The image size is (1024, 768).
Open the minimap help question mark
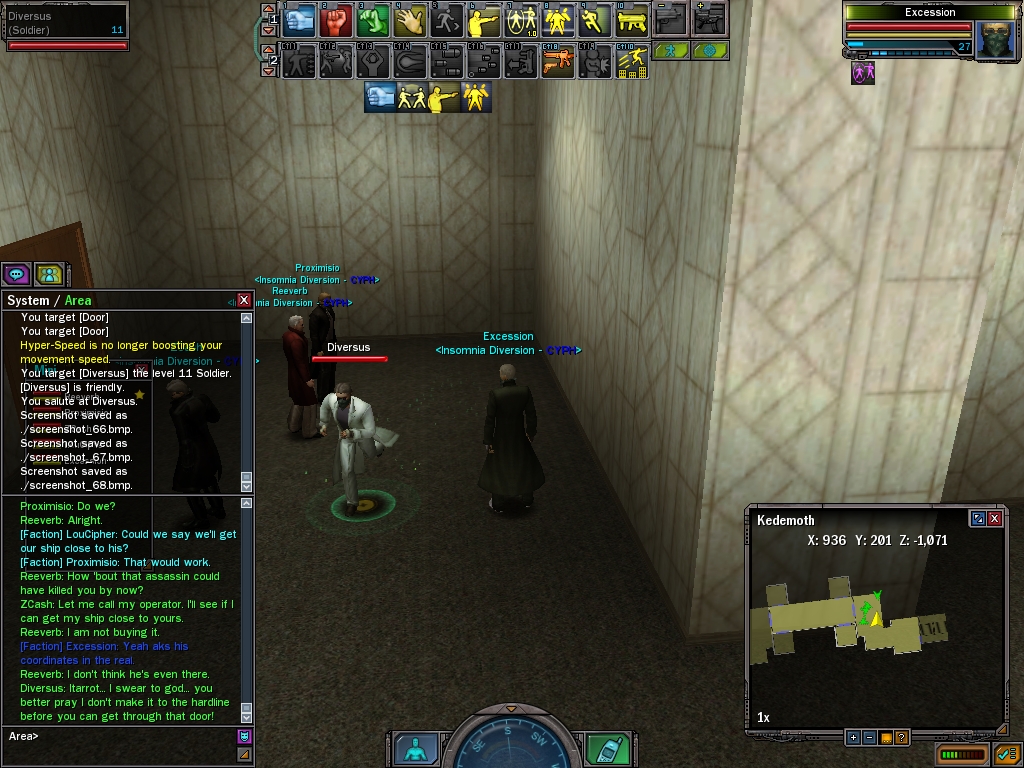click(901, 738)
